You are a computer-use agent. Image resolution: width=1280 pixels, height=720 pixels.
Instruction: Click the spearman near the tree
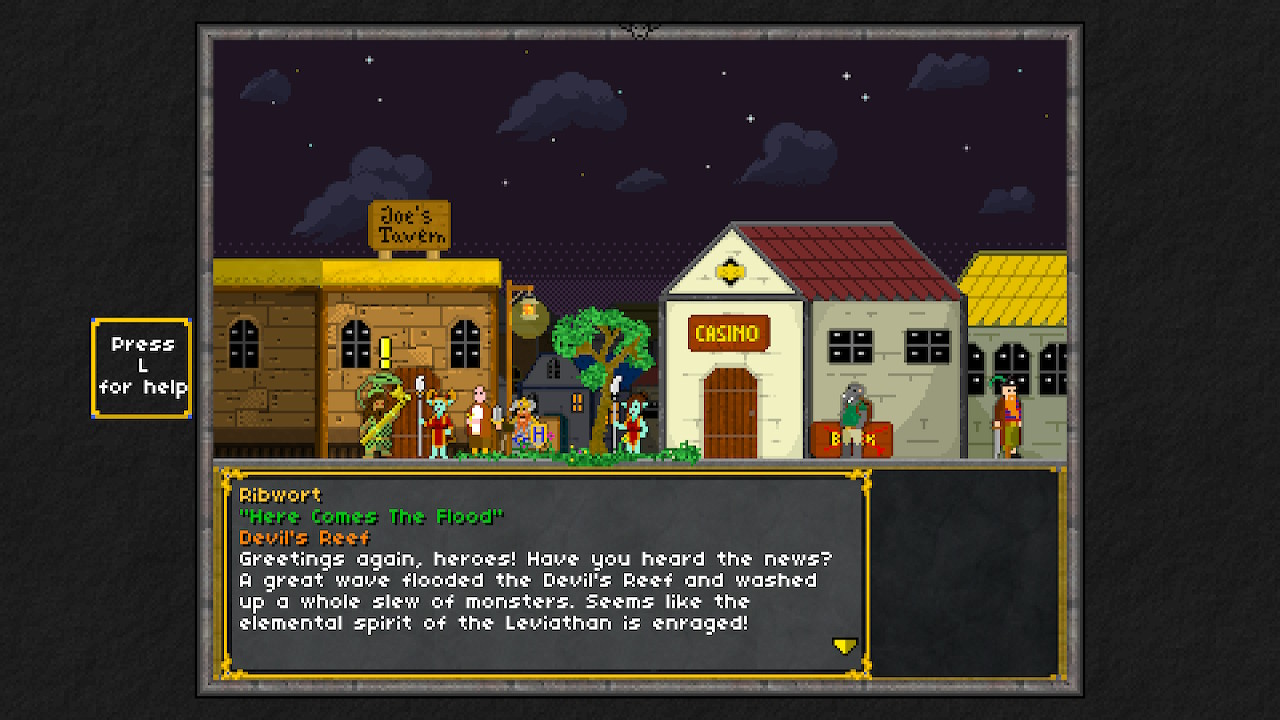tap(634, 420)
